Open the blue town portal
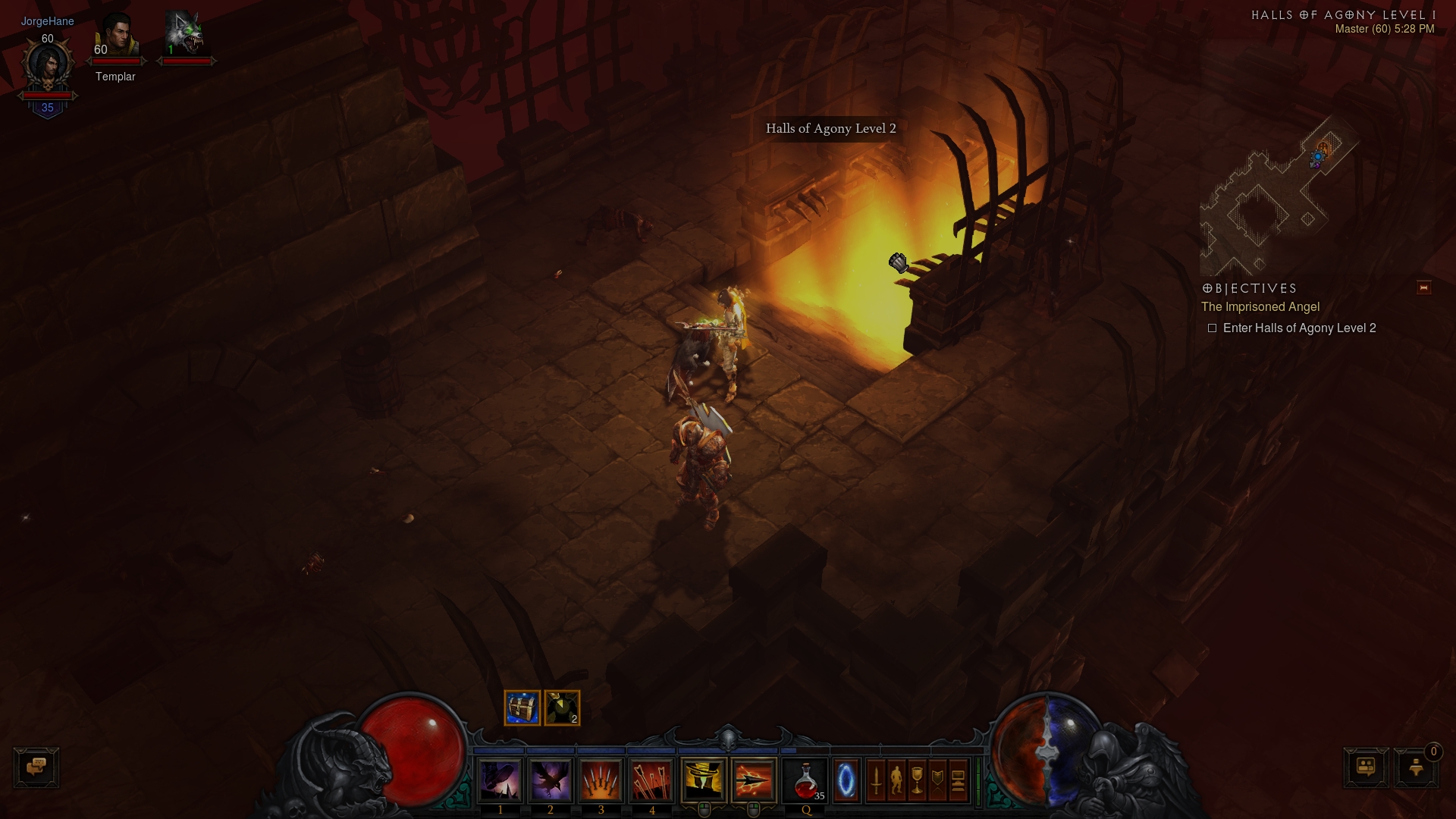 pos(846,780)
